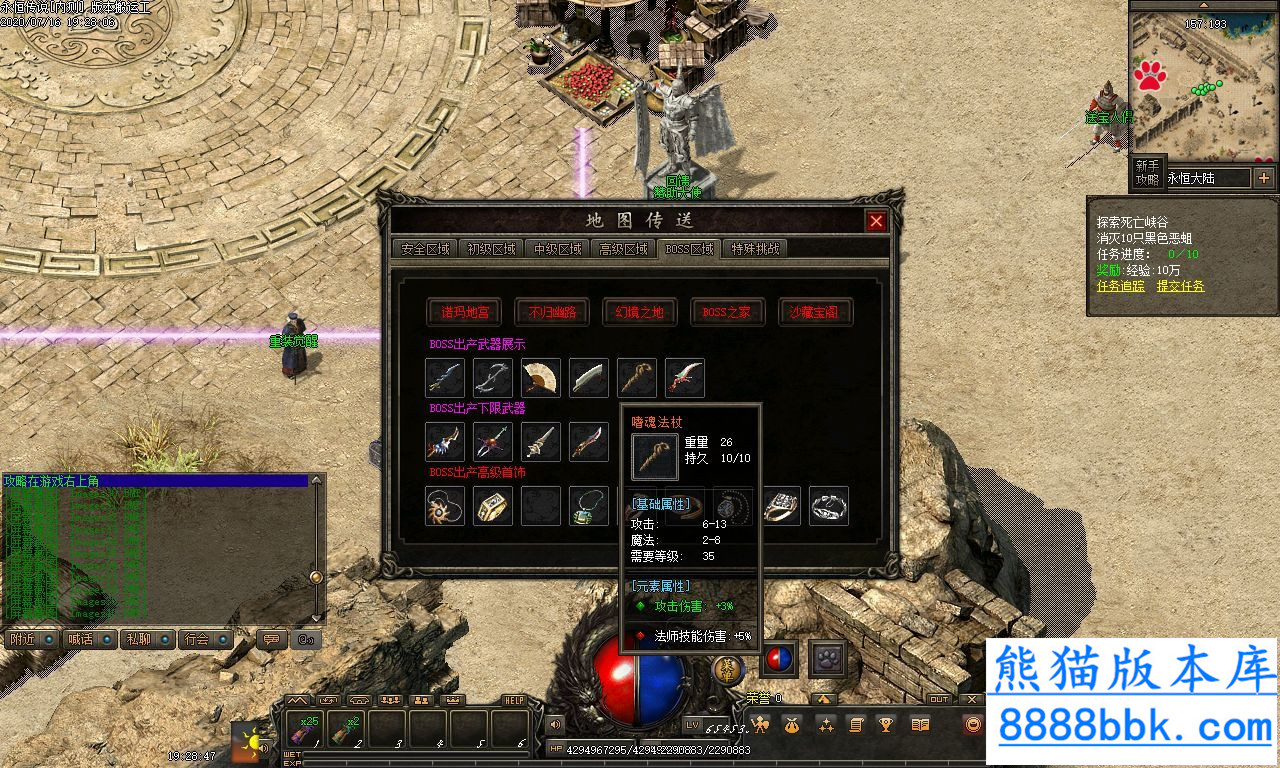Show the 高级区域 tab
1280x768 pixels.
(x=623, y=249)
